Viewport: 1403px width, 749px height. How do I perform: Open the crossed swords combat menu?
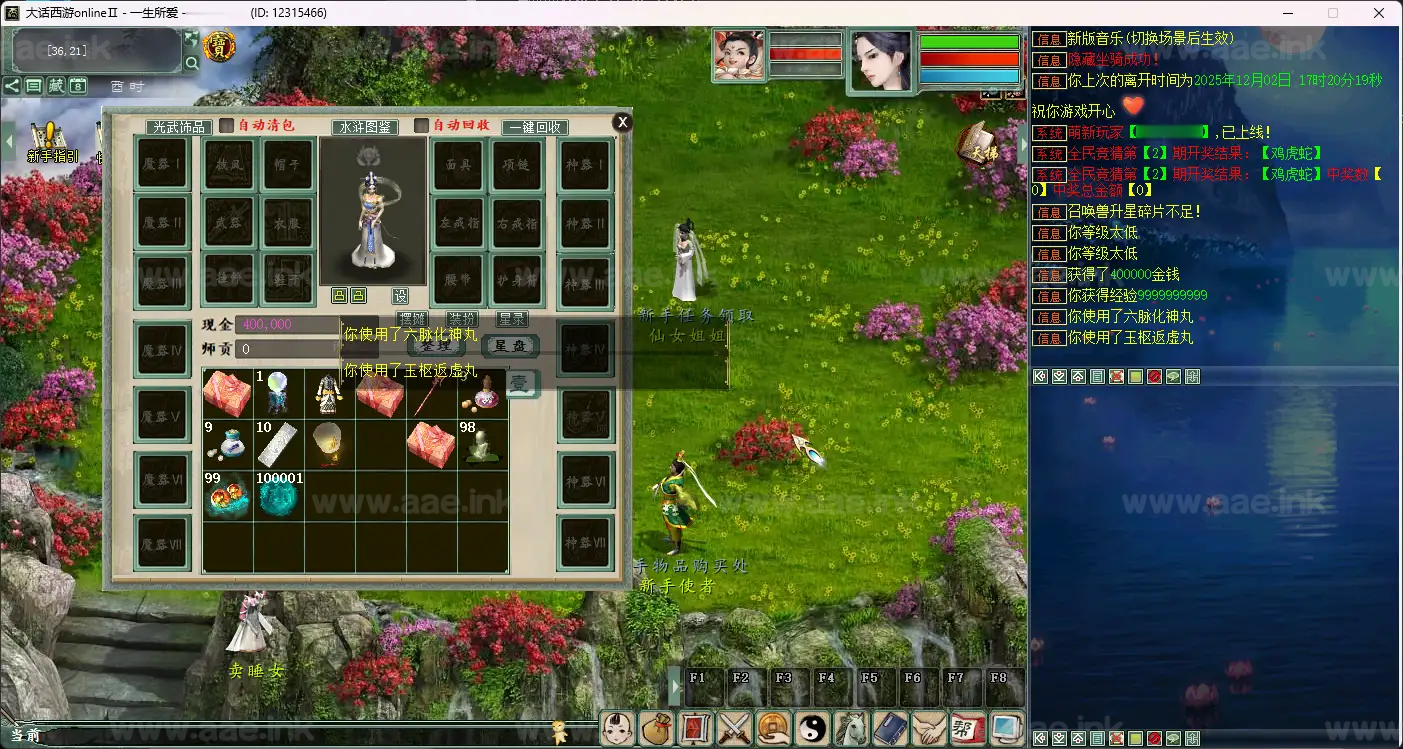click(735, 728)
